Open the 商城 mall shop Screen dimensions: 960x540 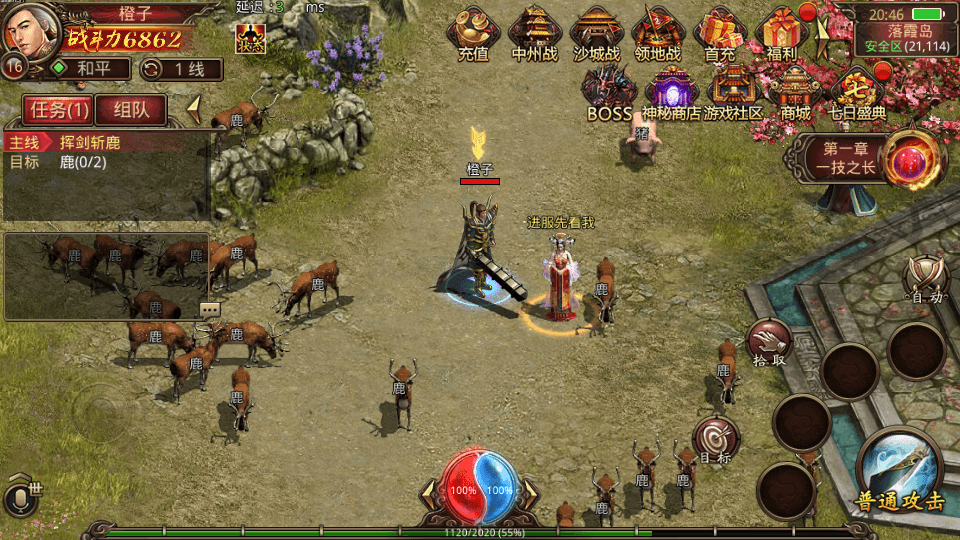point(795,93)
